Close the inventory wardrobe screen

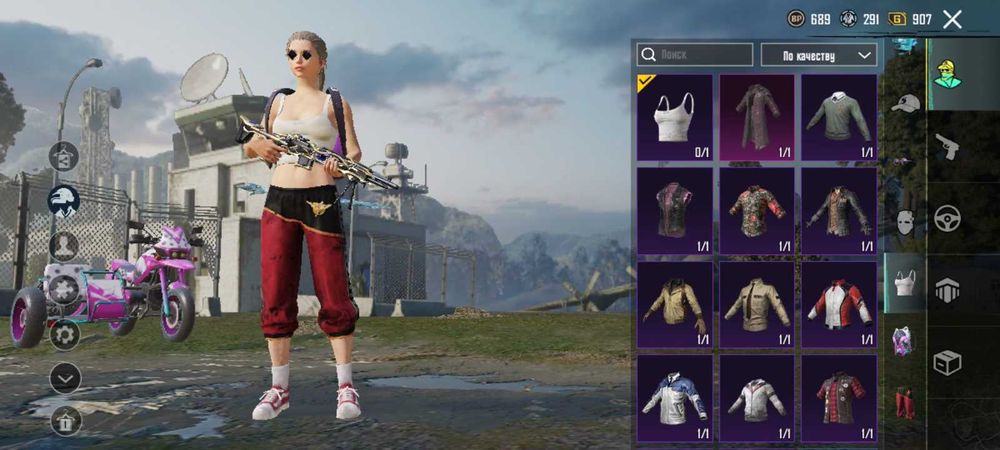click(x=952, y=19)
